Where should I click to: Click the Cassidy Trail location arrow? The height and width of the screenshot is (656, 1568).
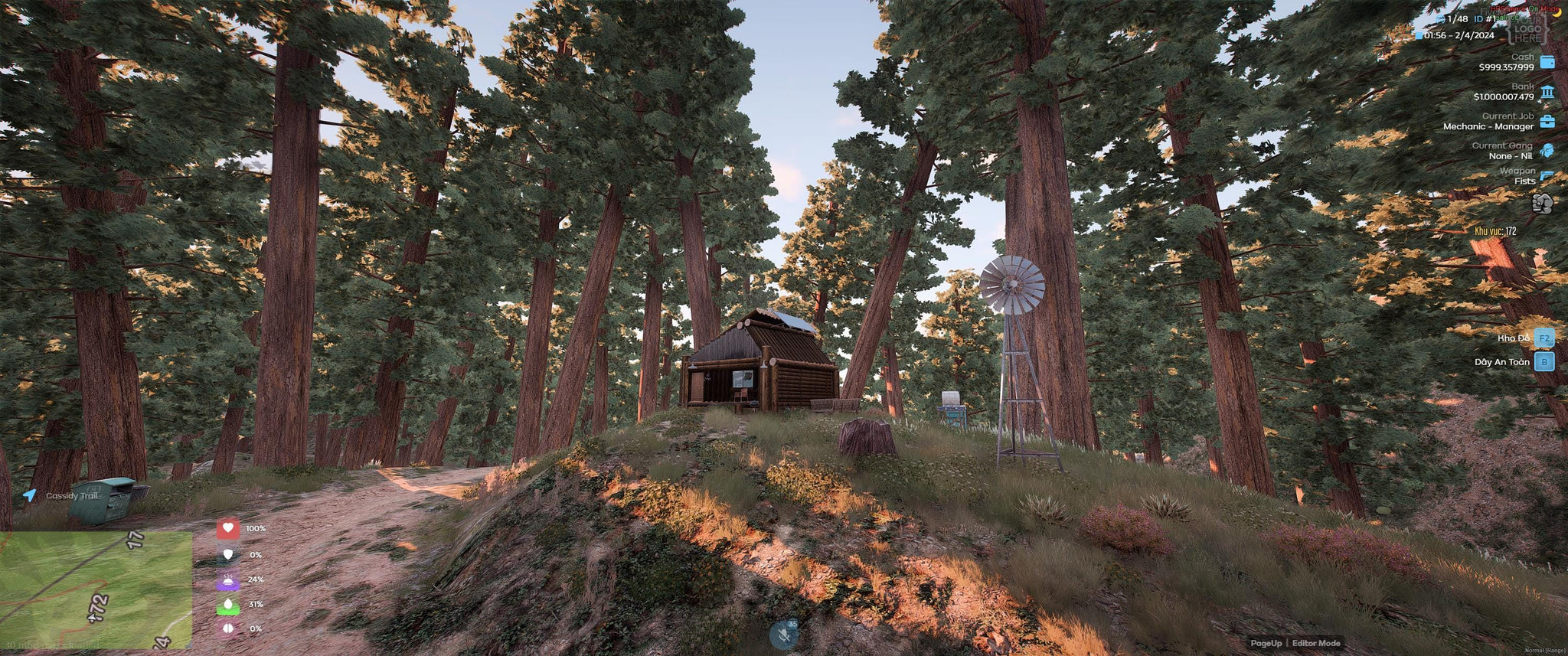pyautogui.click(x=30, y=495)
